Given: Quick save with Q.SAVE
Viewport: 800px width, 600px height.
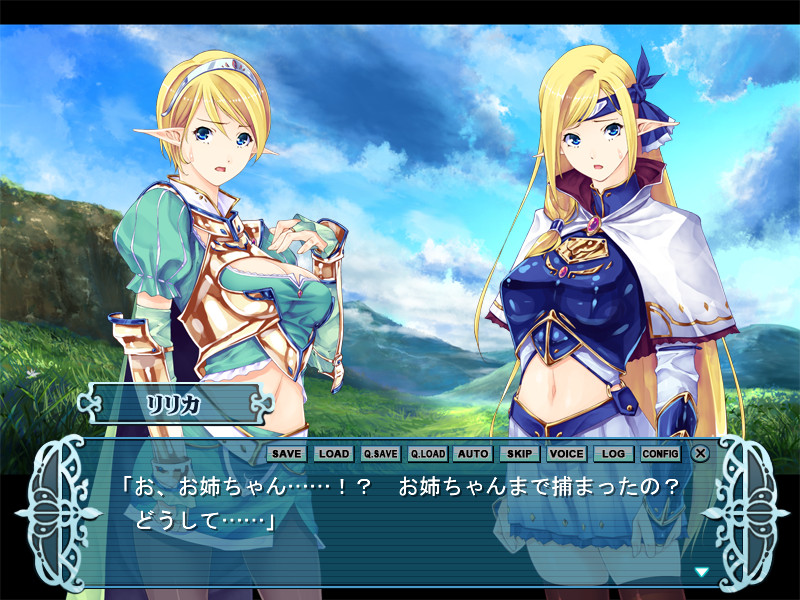Looking at the screenshot, I should pyautogui.click(x=380, y=453).
